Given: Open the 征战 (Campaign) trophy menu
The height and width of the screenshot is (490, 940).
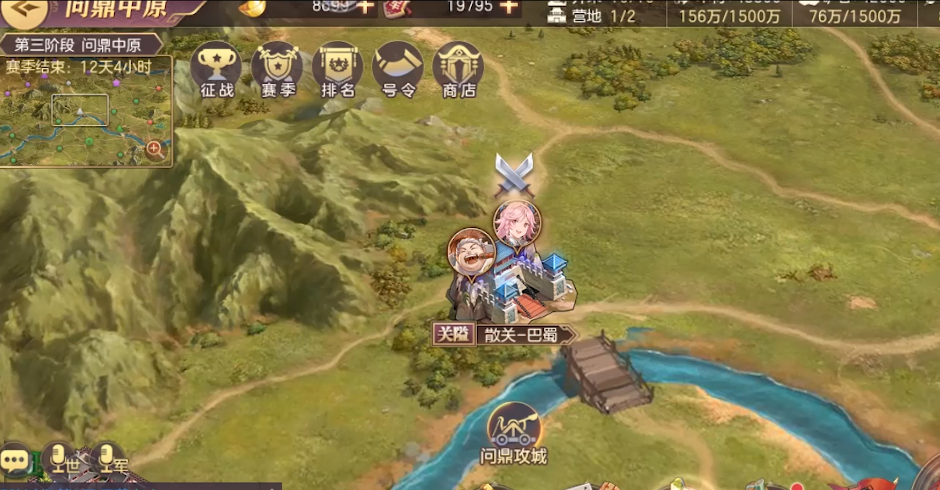Looking at the screenshot, I should pyautogui.click(x=216, y=70).
